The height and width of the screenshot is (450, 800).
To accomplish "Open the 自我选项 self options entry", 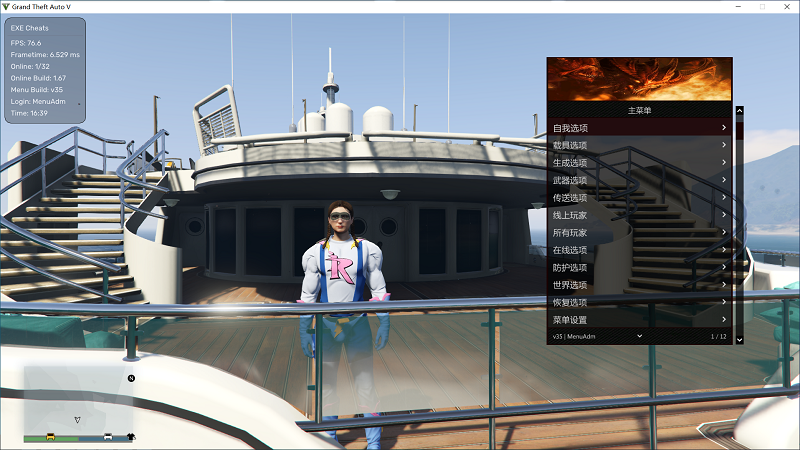I will [640, 128].
